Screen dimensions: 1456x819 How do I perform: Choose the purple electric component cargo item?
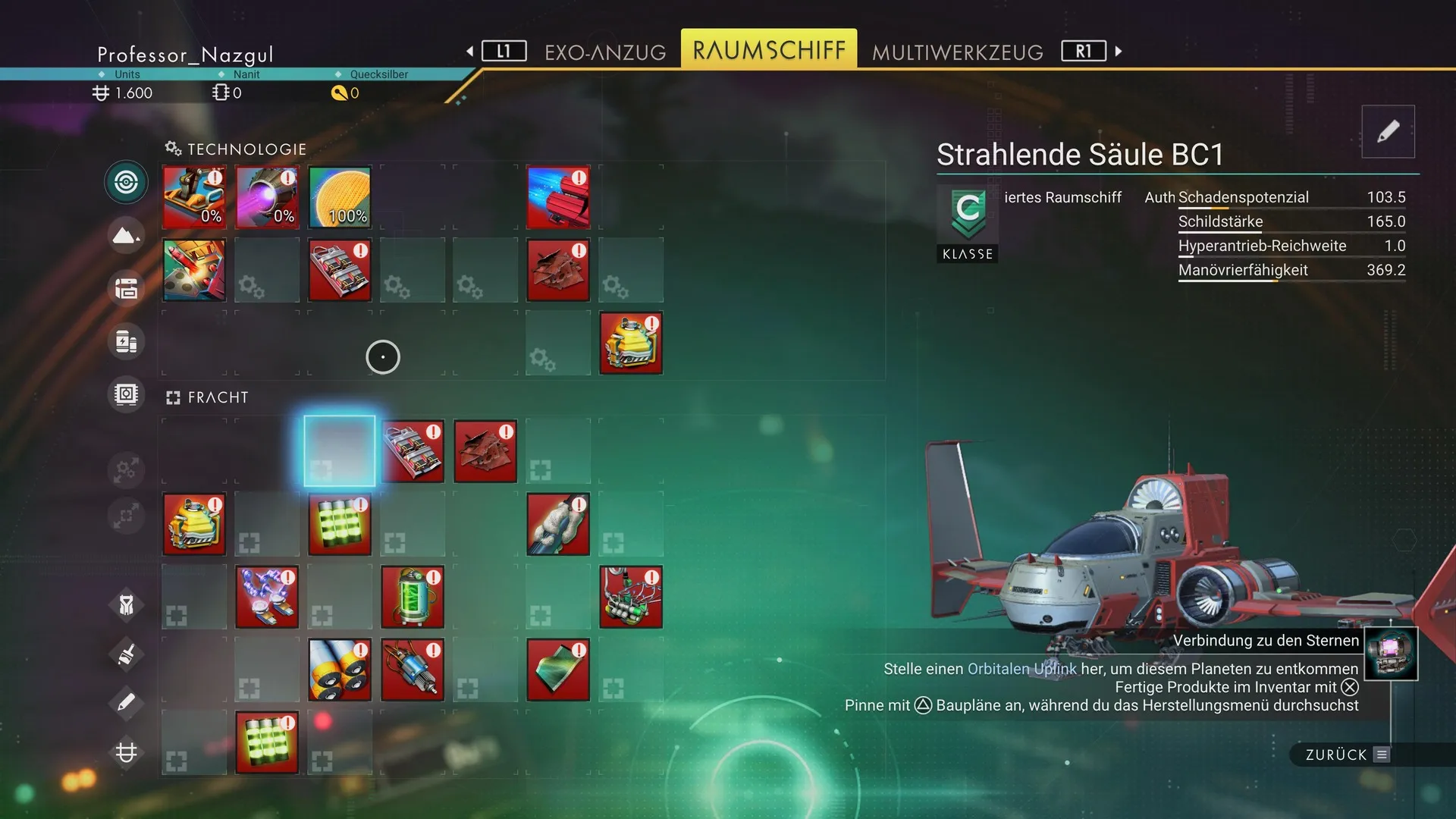[x=267, y=597]
